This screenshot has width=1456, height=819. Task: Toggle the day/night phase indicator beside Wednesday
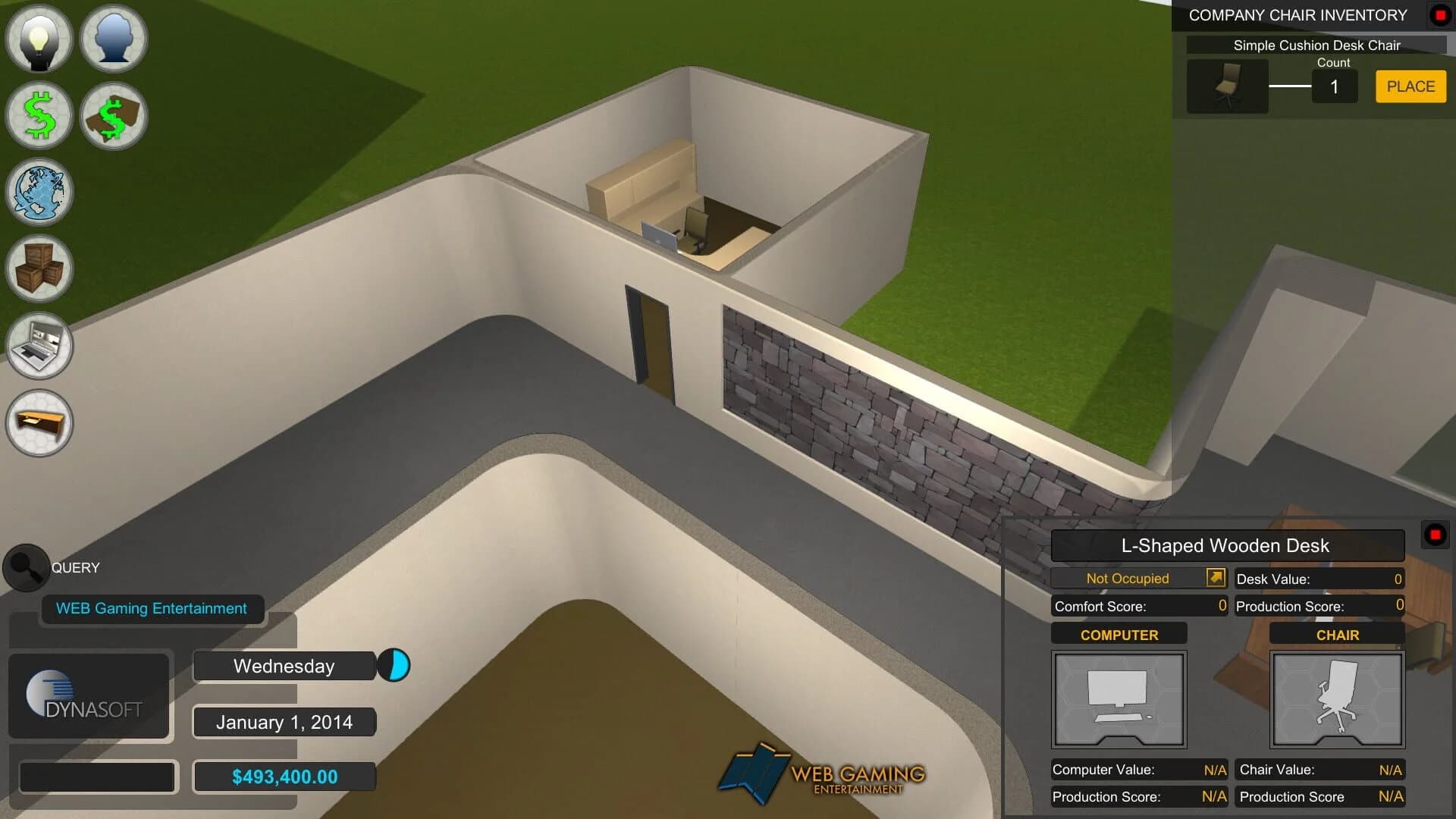pos(394,666)
